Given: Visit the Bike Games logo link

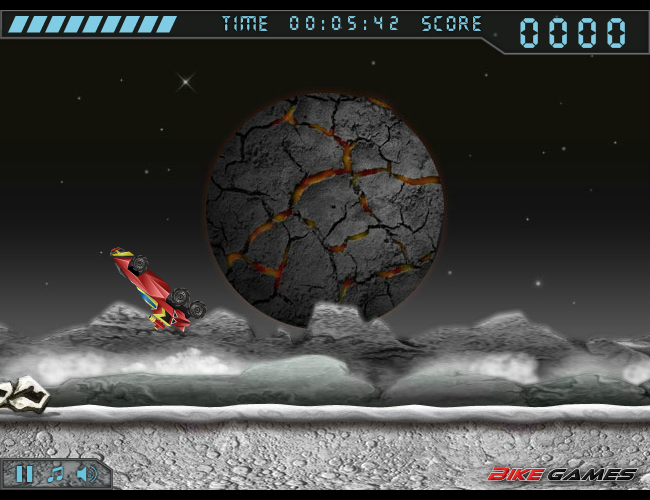Looking at the screenshot, I should [562, 474].
